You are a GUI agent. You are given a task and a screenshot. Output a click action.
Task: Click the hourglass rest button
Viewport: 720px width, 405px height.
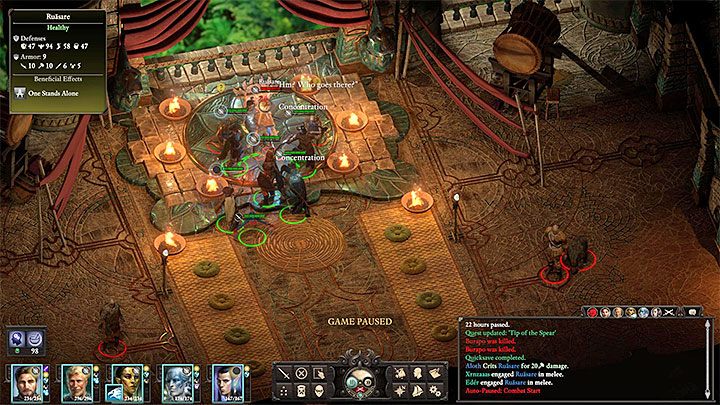coord(301,389)
